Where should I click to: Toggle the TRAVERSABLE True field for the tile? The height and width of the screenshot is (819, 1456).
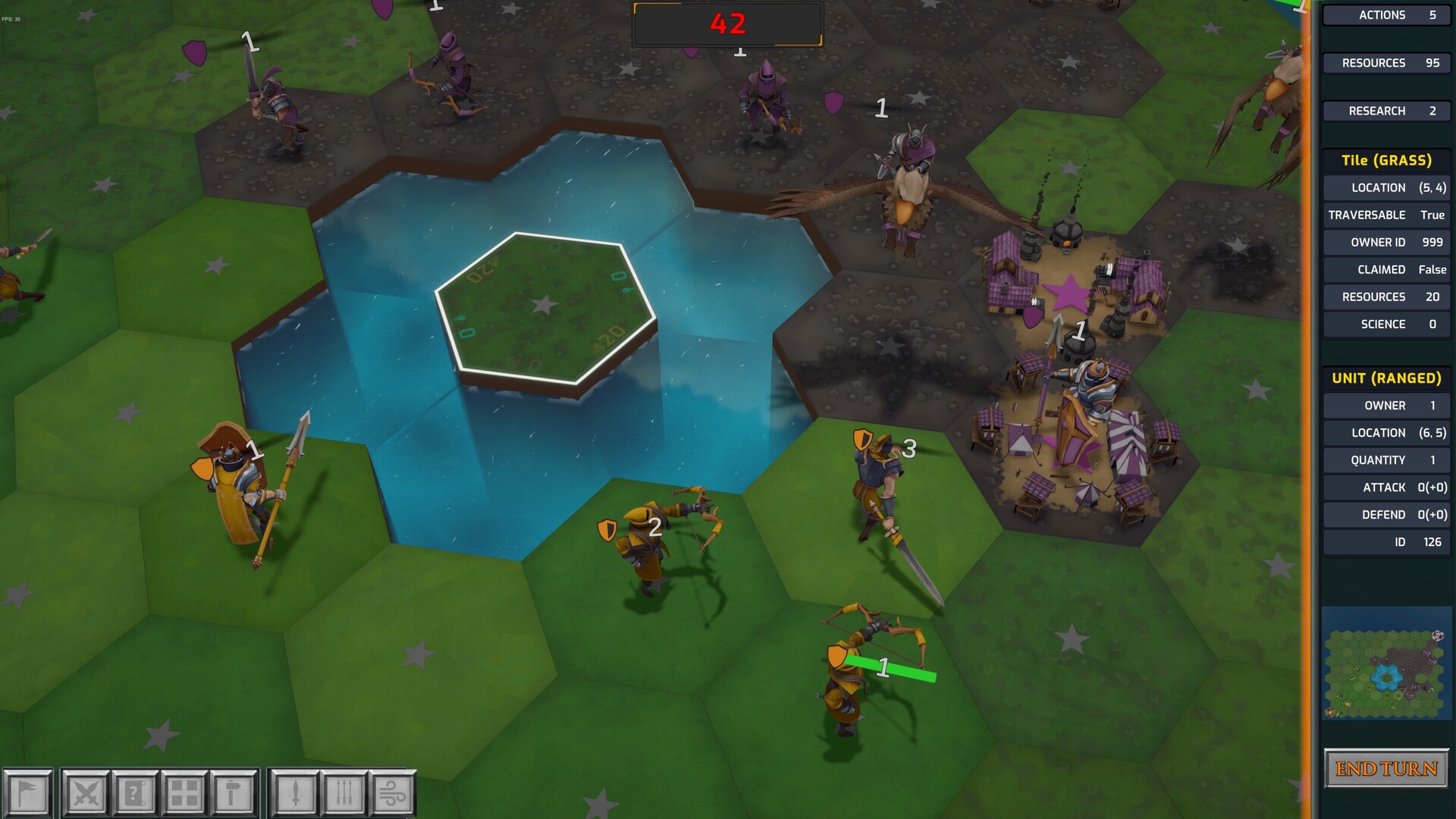[1386, 215]
